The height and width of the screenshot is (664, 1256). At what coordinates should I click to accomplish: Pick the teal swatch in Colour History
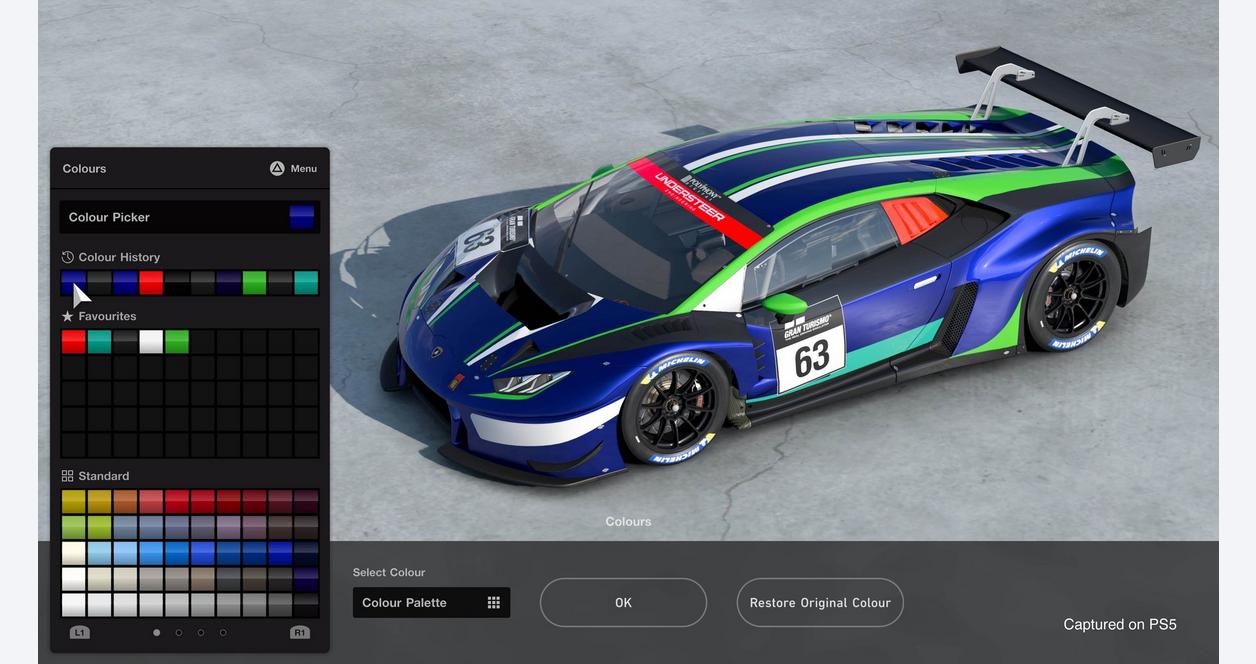(306, 283)
